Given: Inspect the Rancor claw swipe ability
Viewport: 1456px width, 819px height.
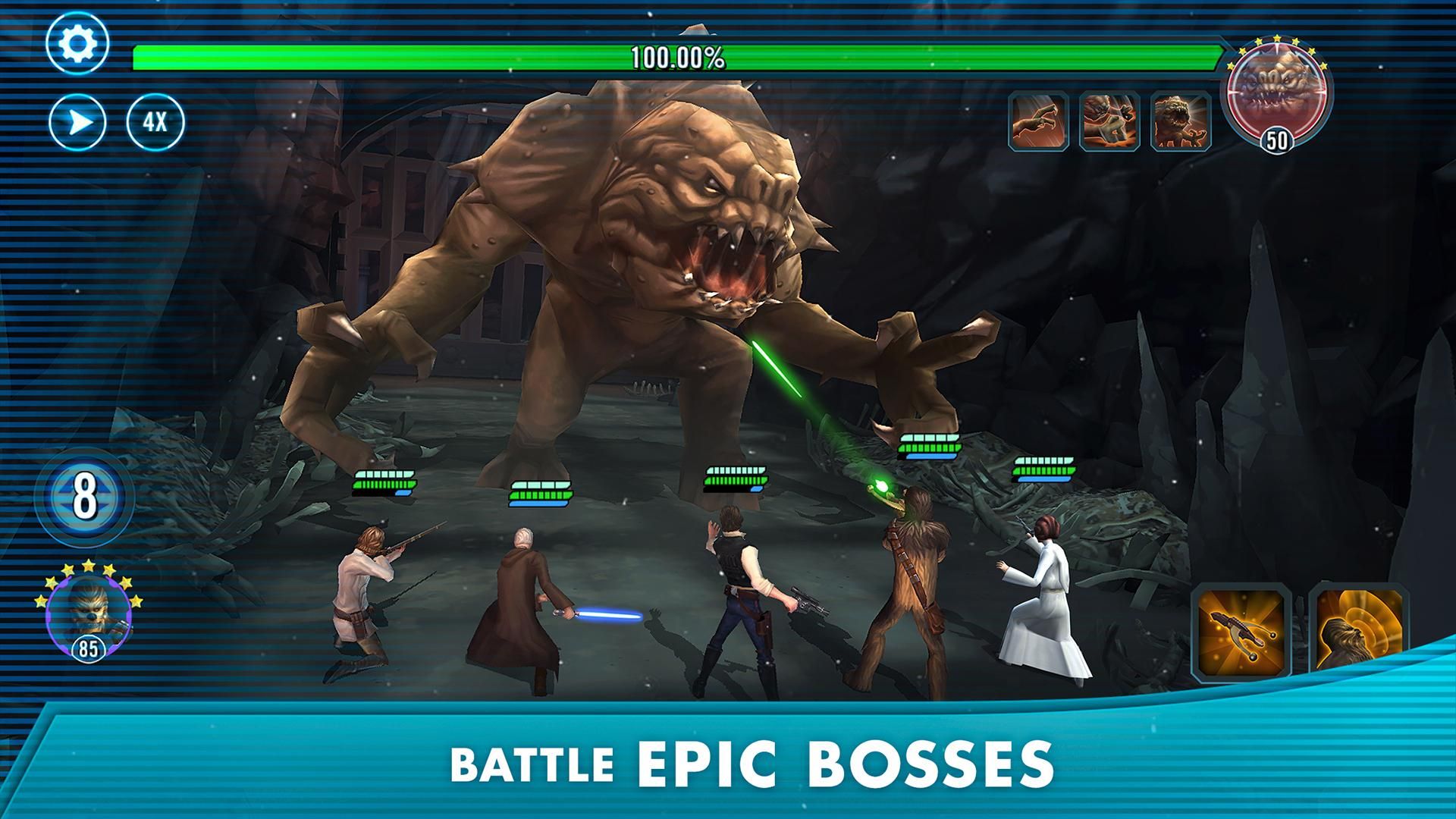Looking at the screenshot, I should [1038, 121].
